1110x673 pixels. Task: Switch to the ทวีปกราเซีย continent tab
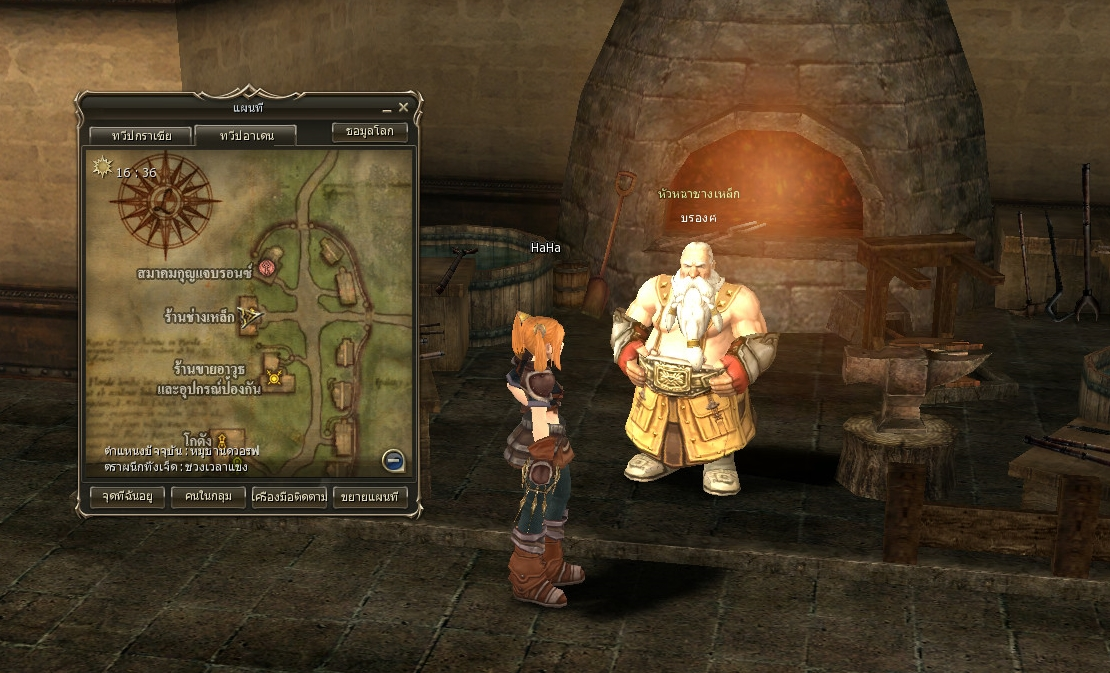click(x=141, y=135)
